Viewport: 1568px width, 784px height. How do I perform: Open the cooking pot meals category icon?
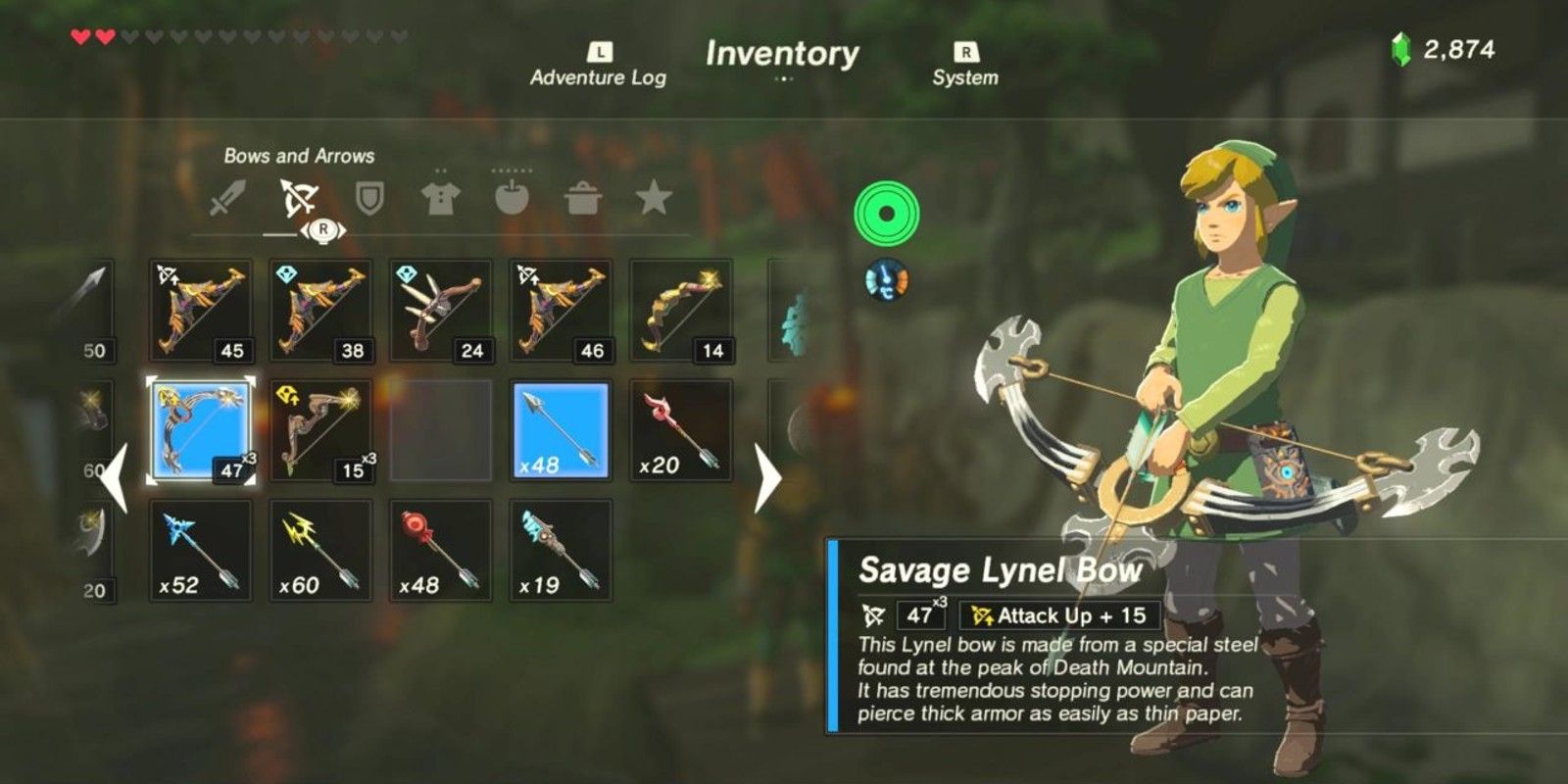[582, 196]
